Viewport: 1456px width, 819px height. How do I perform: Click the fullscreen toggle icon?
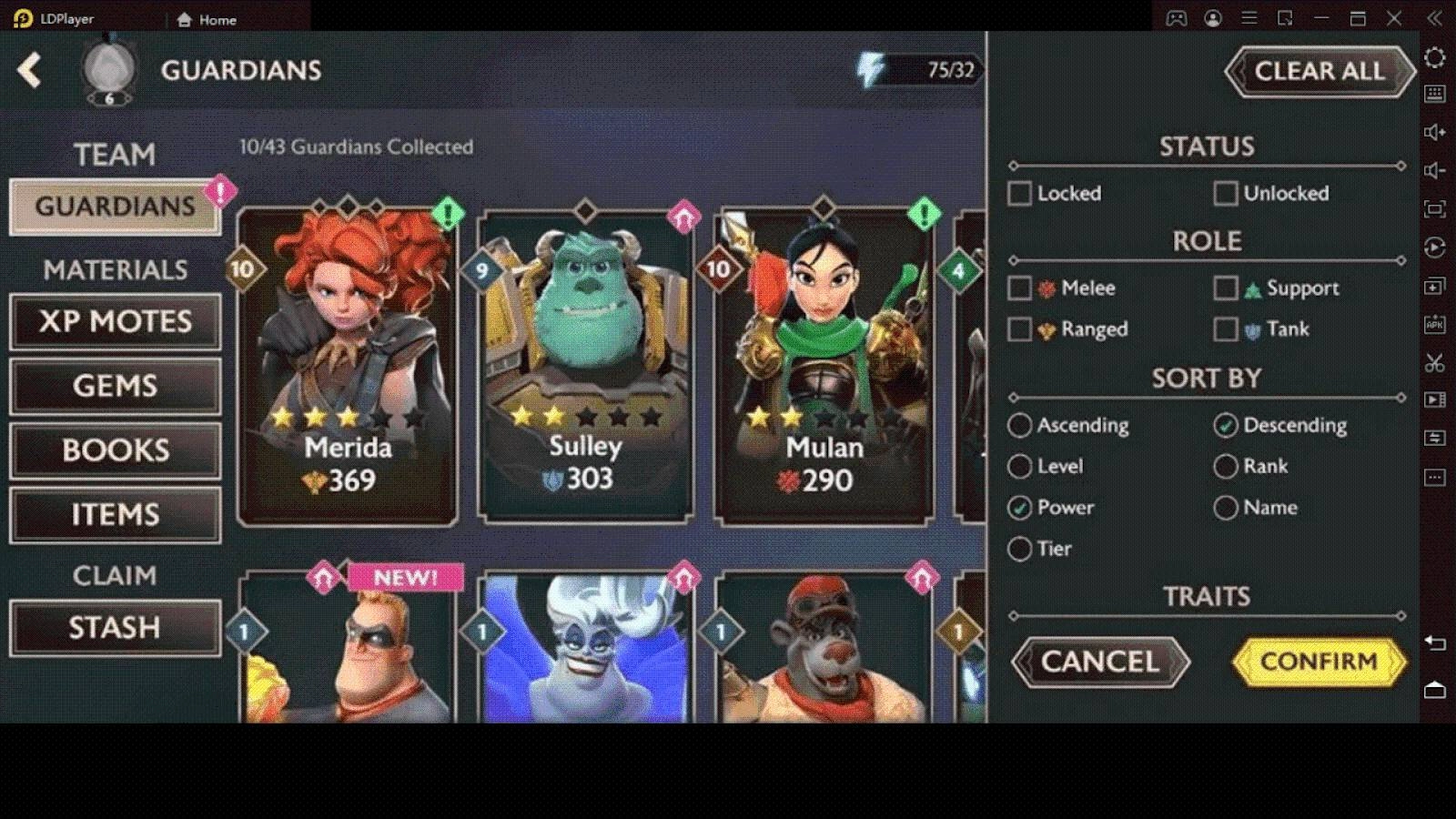[1436, 207]
